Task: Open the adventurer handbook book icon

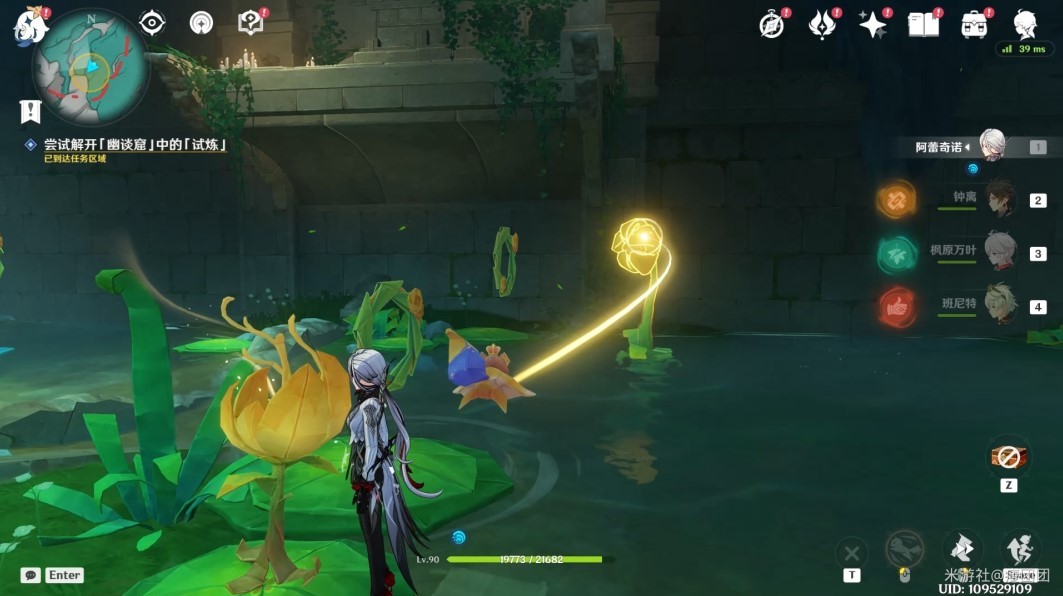Action: coord(924,25)
